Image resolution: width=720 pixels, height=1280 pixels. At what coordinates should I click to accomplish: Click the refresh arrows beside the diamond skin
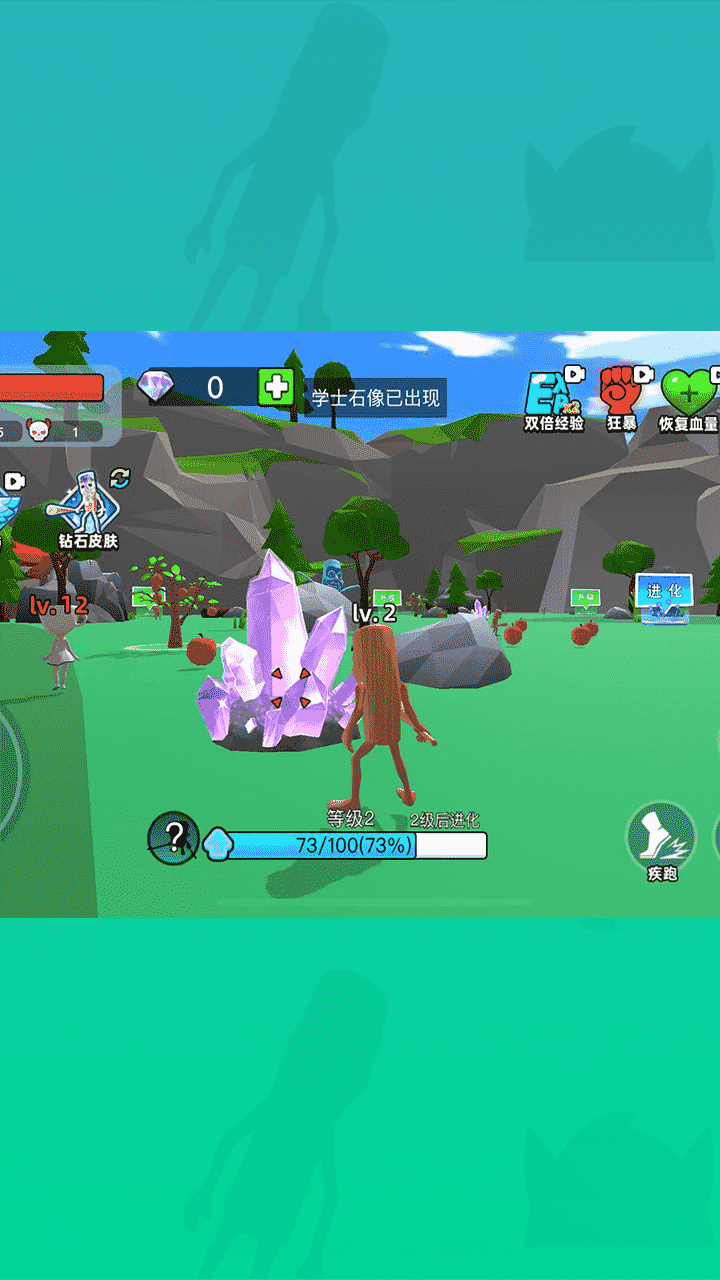120,477
